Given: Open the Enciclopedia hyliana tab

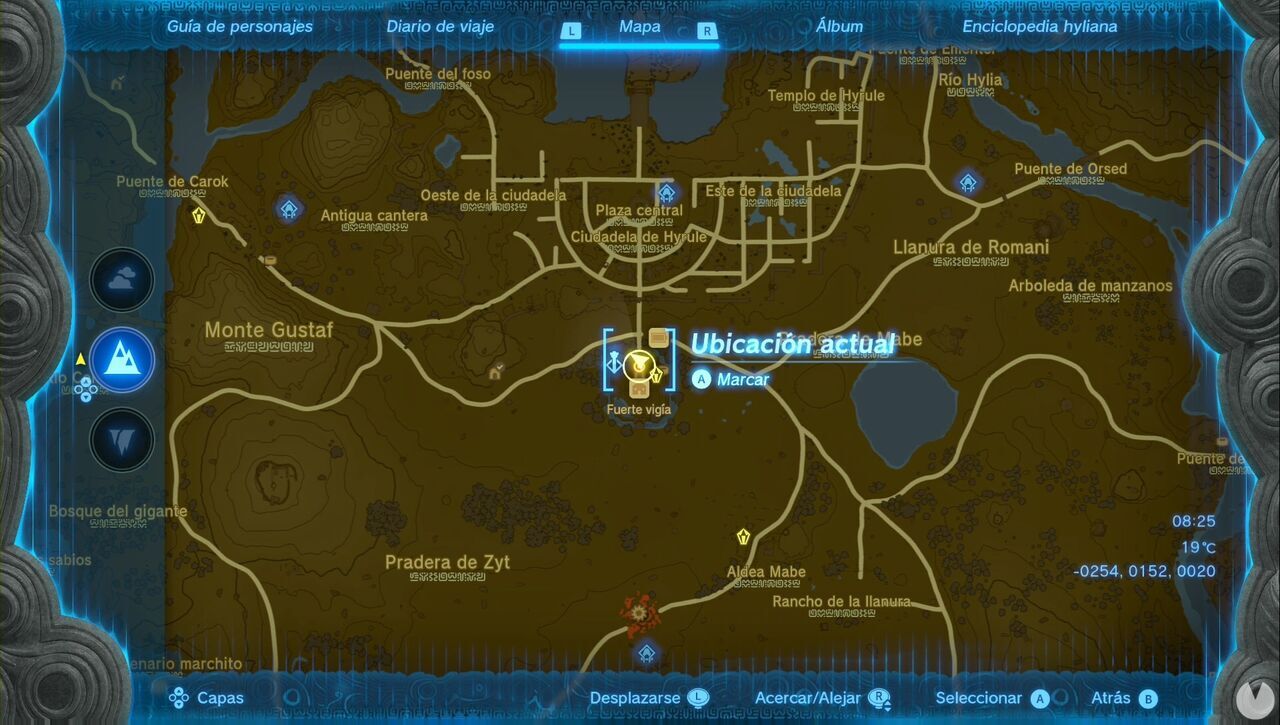Looking at the screenshot, I should 1040,27.
